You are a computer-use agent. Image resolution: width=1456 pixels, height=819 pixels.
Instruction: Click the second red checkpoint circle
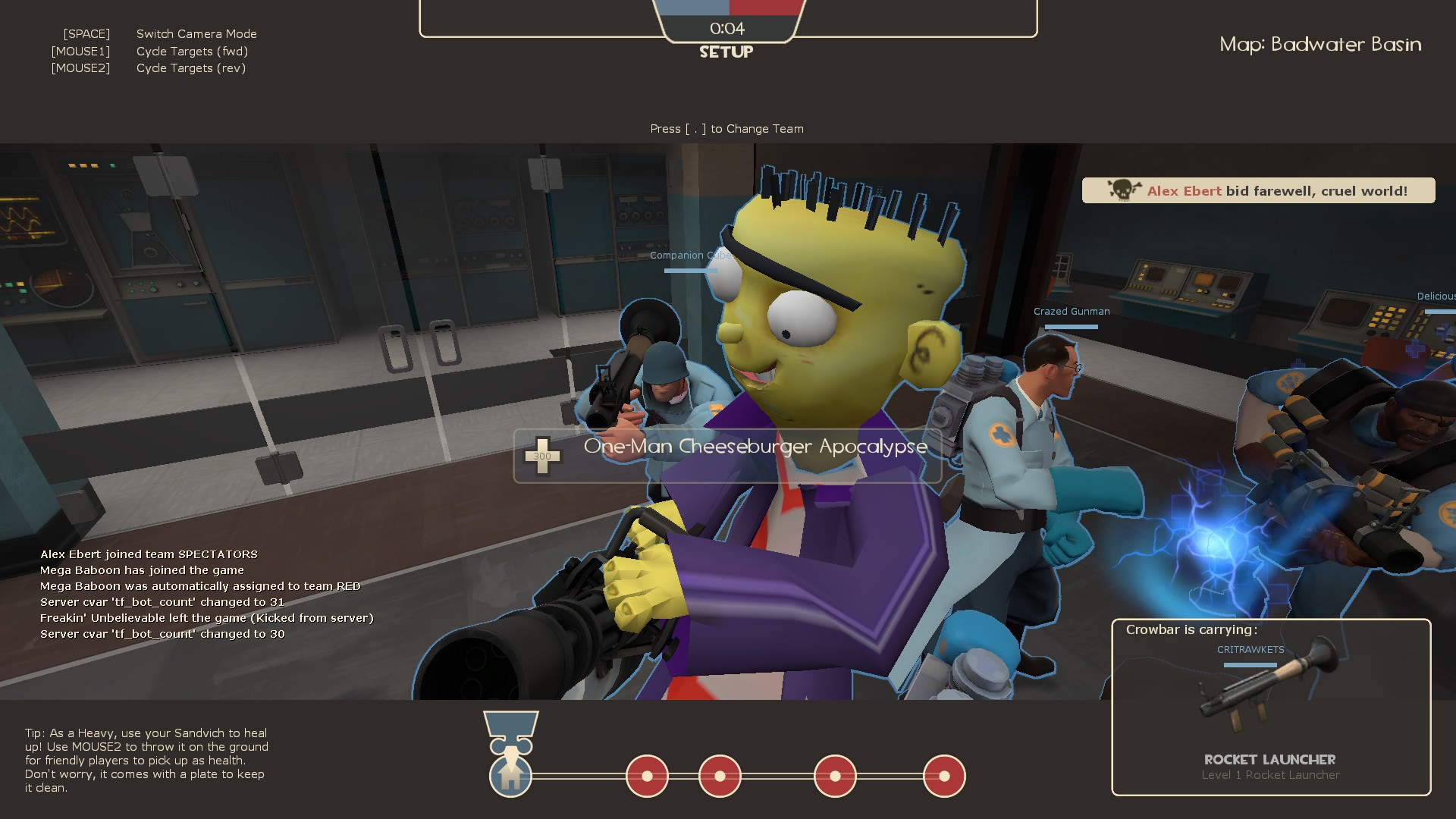[x=720, y=776]
